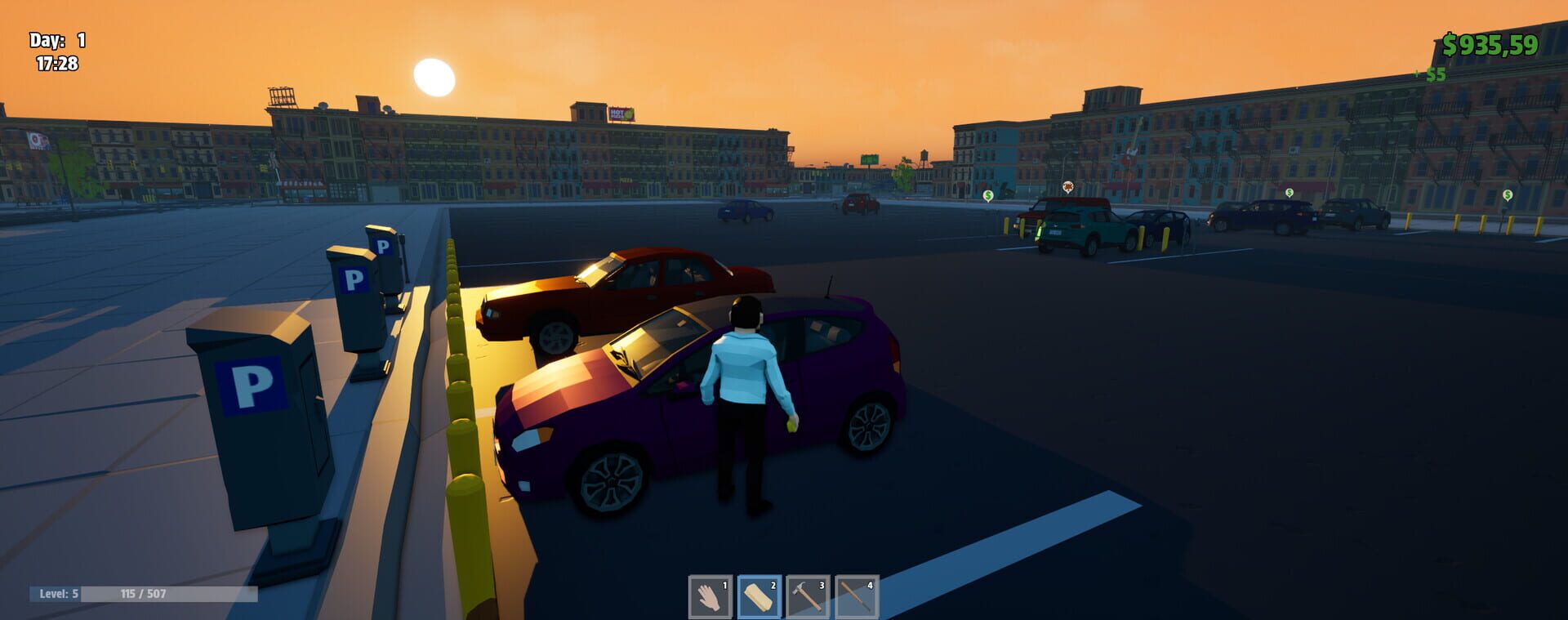Click the Day 1 clock display
Screen dimensions: 1568x620
click(x=56, y=47)
